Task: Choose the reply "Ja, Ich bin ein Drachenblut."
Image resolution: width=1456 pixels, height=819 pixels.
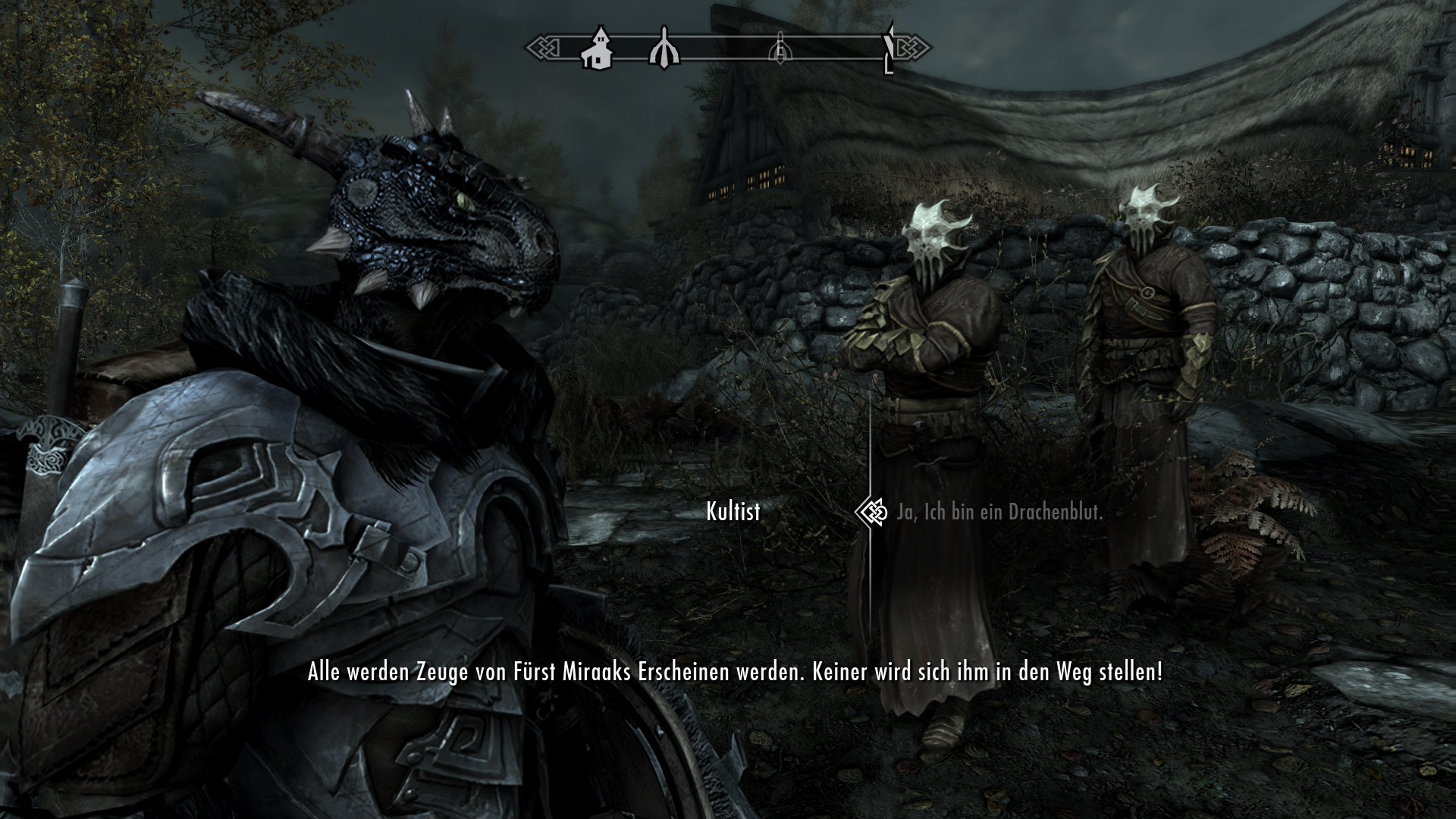Action: (x=999, y=513)
